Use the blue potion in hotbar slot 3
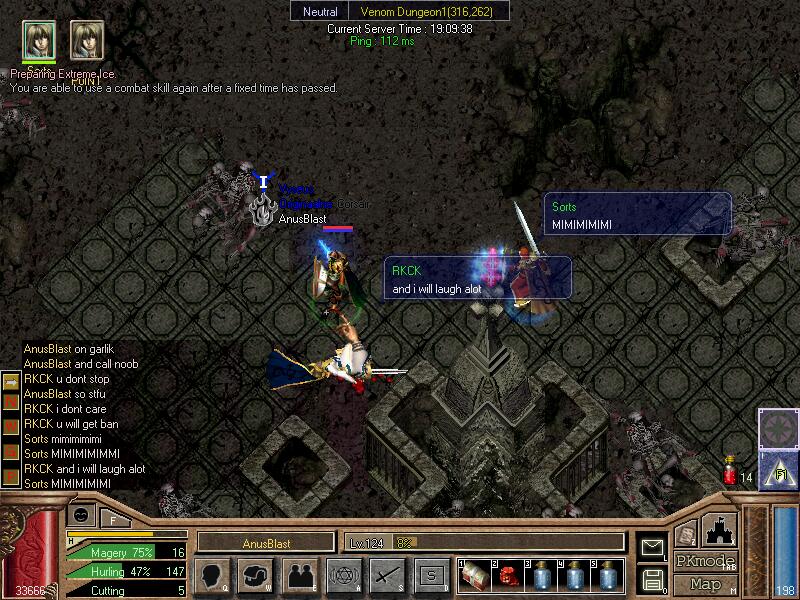Image resolution: width=800 pixels, height=600 pixels. 540,575
